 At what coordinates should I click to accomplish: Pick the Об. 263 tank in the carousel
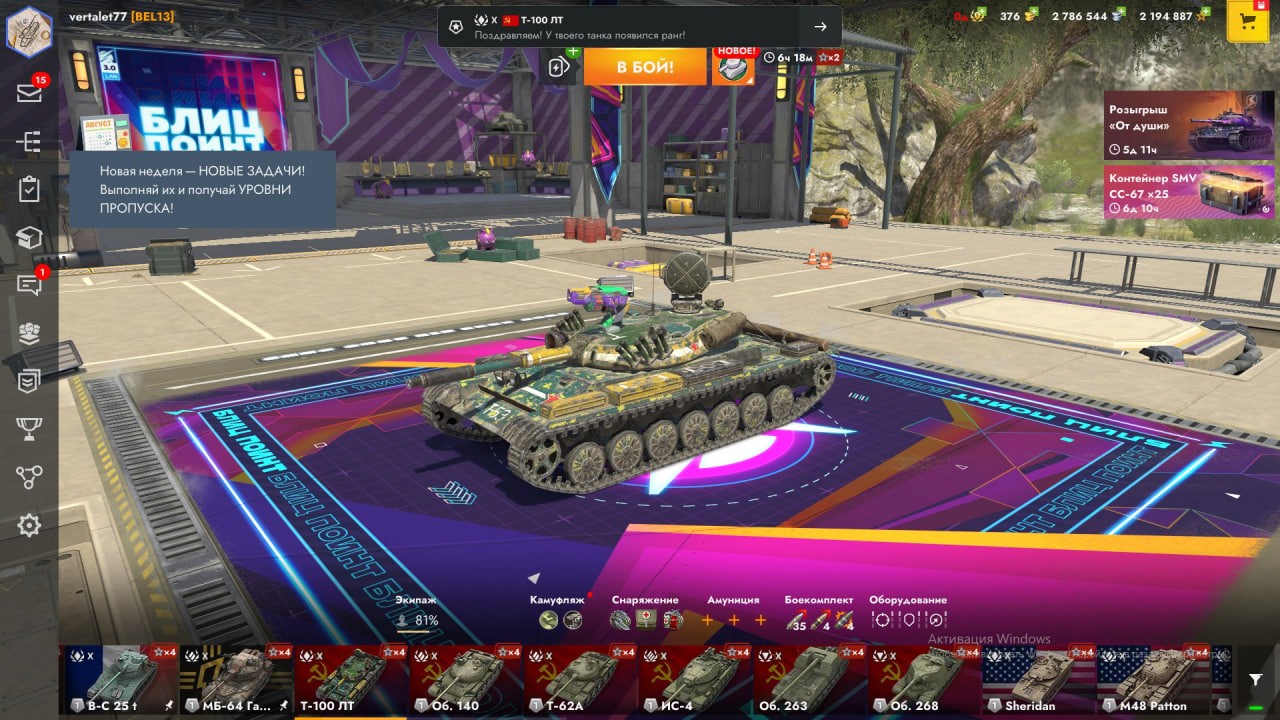pyautogui.click(x=808, y=680)
